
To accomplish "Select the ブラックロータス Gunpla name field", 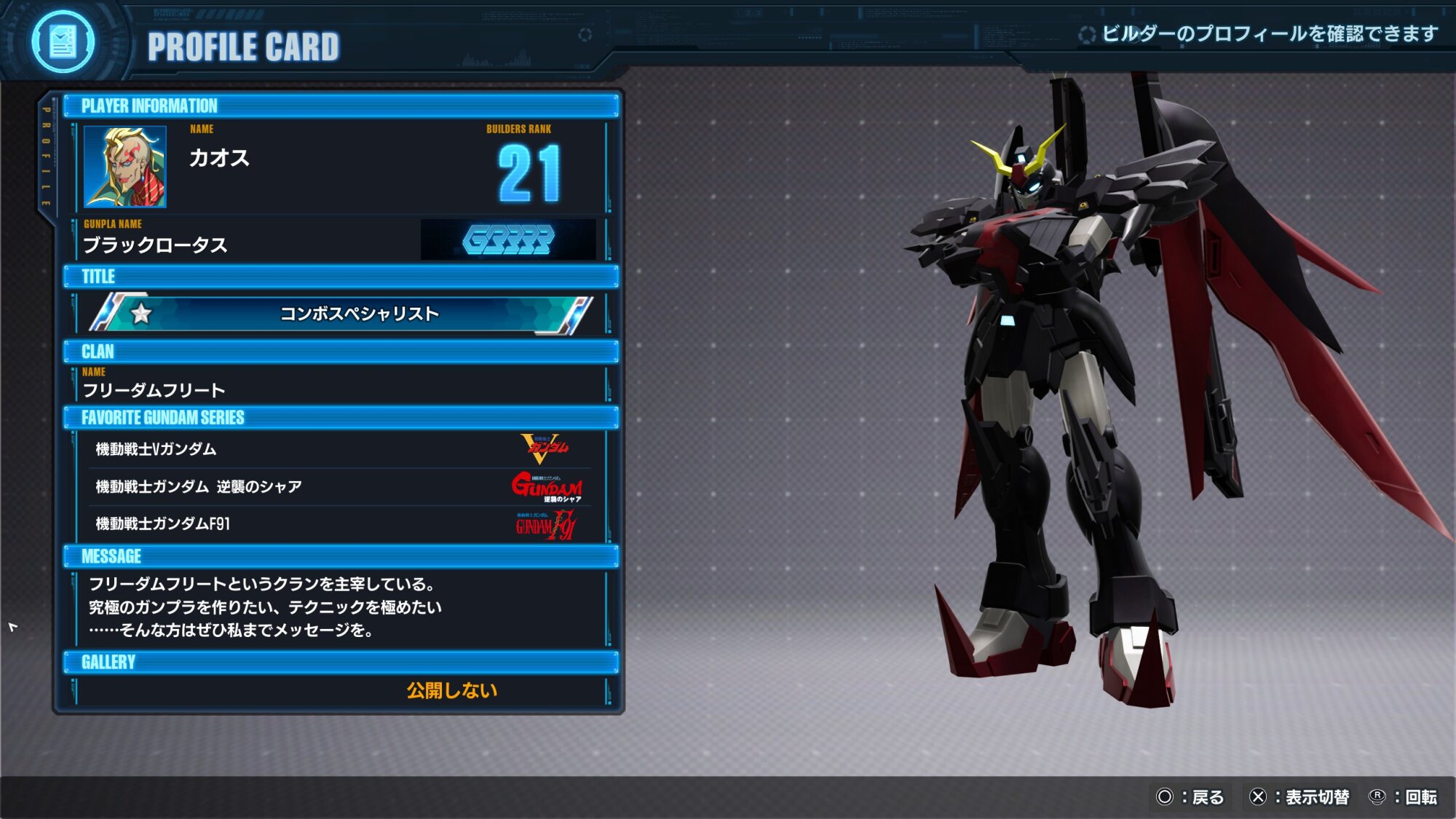I will pyautogui.click(x=156, y=245).
